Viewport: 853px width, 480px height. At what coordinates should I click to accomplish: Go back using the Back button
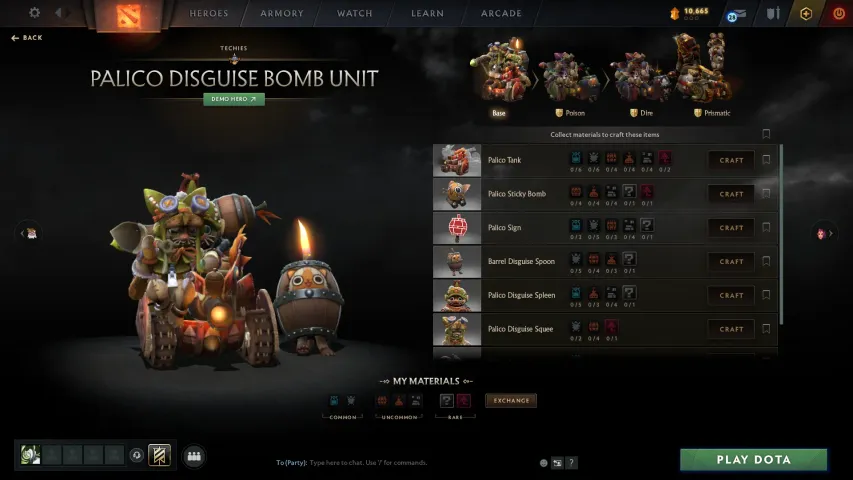pyautogui.click(x=27, y=37)
